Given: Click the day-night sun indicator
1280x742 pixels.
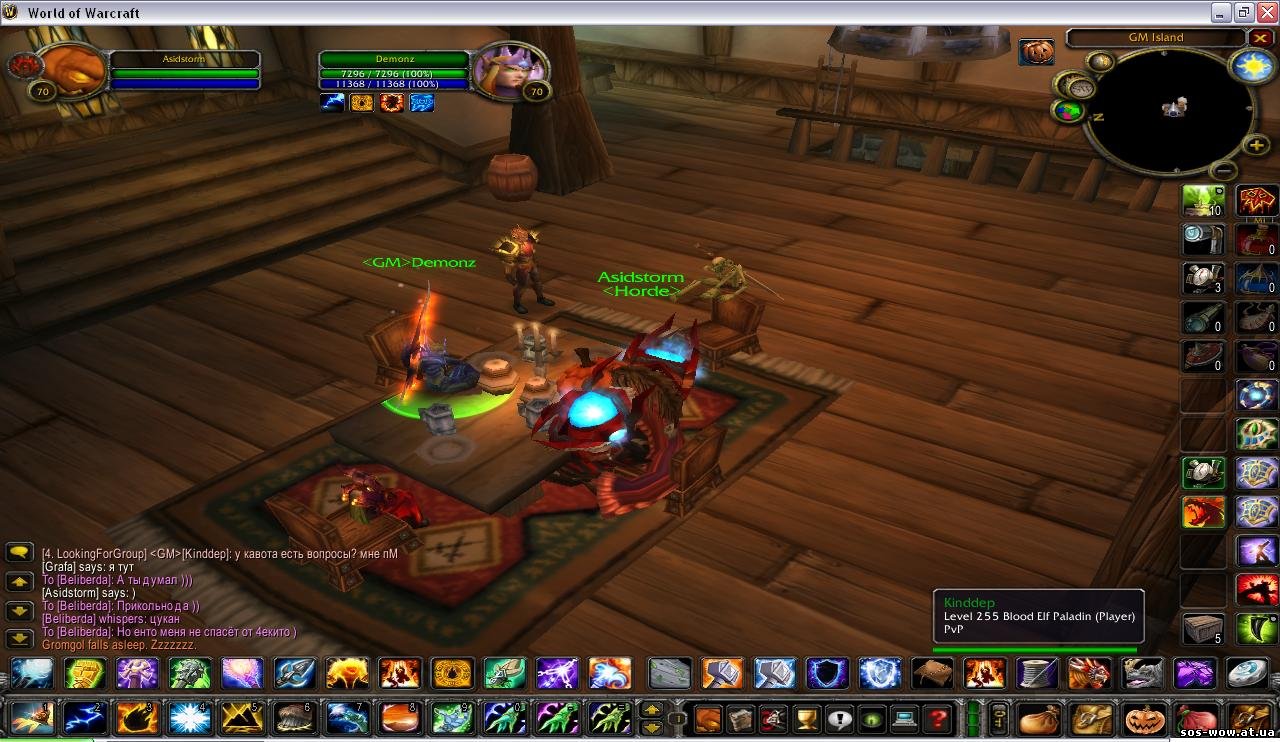Looking at the screenshot, I should click(x=1252, y=67).
